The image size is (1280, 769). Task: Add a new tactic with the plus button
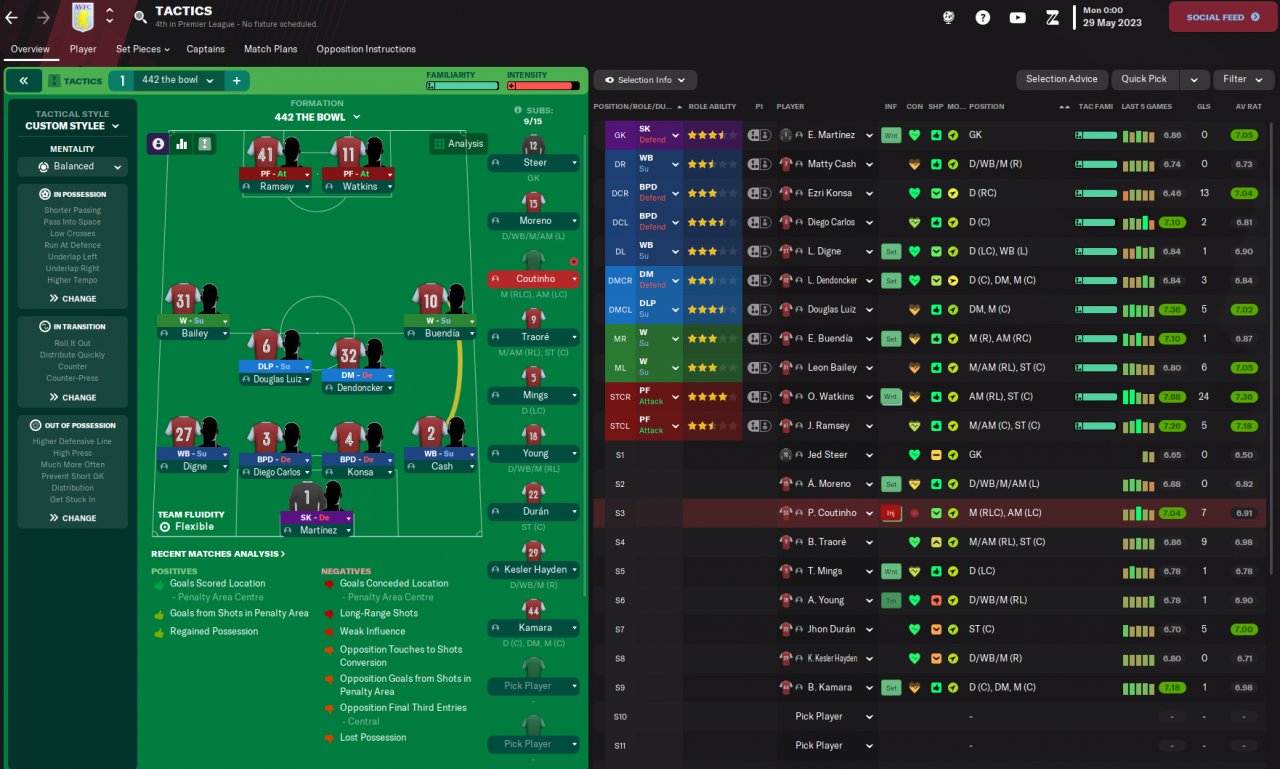pos(237,81)
